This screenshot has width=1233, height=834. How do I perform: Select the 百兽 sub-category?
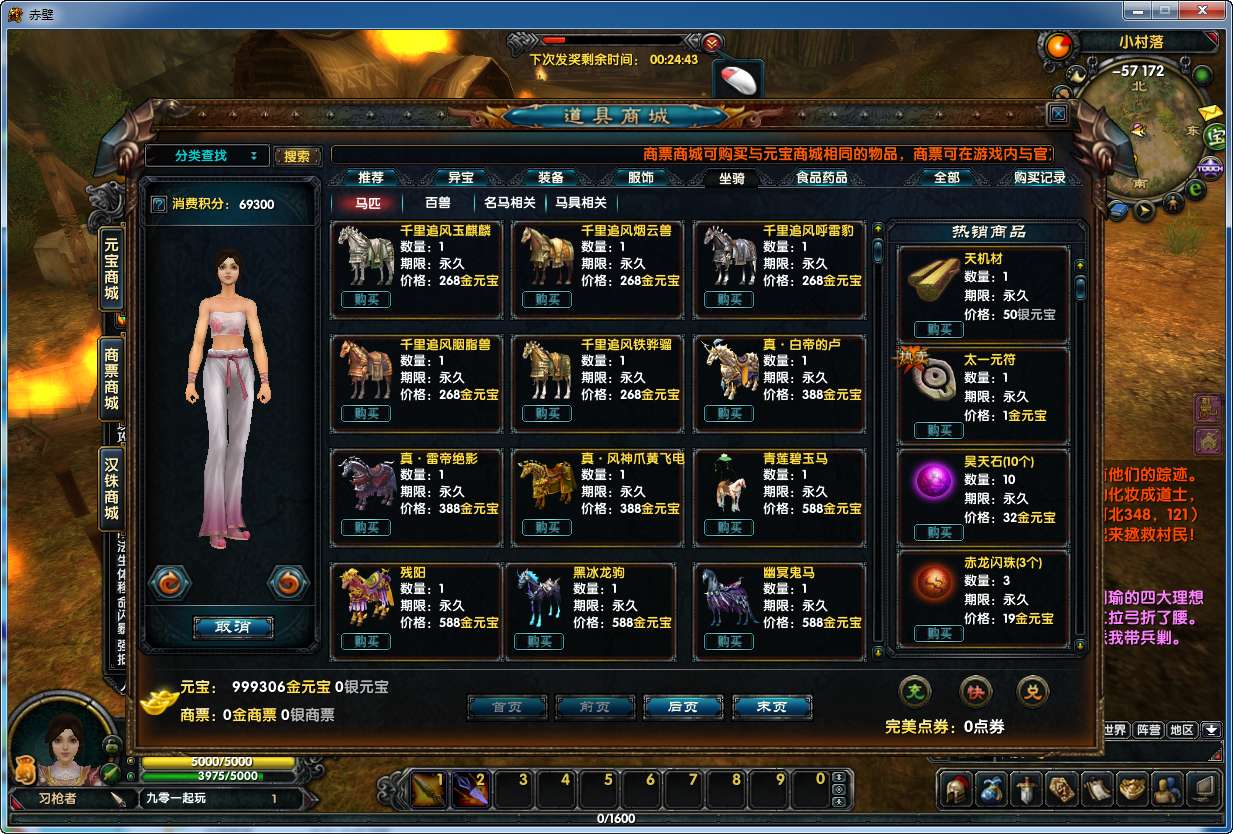pyautogui.click(x=438, y=203)
